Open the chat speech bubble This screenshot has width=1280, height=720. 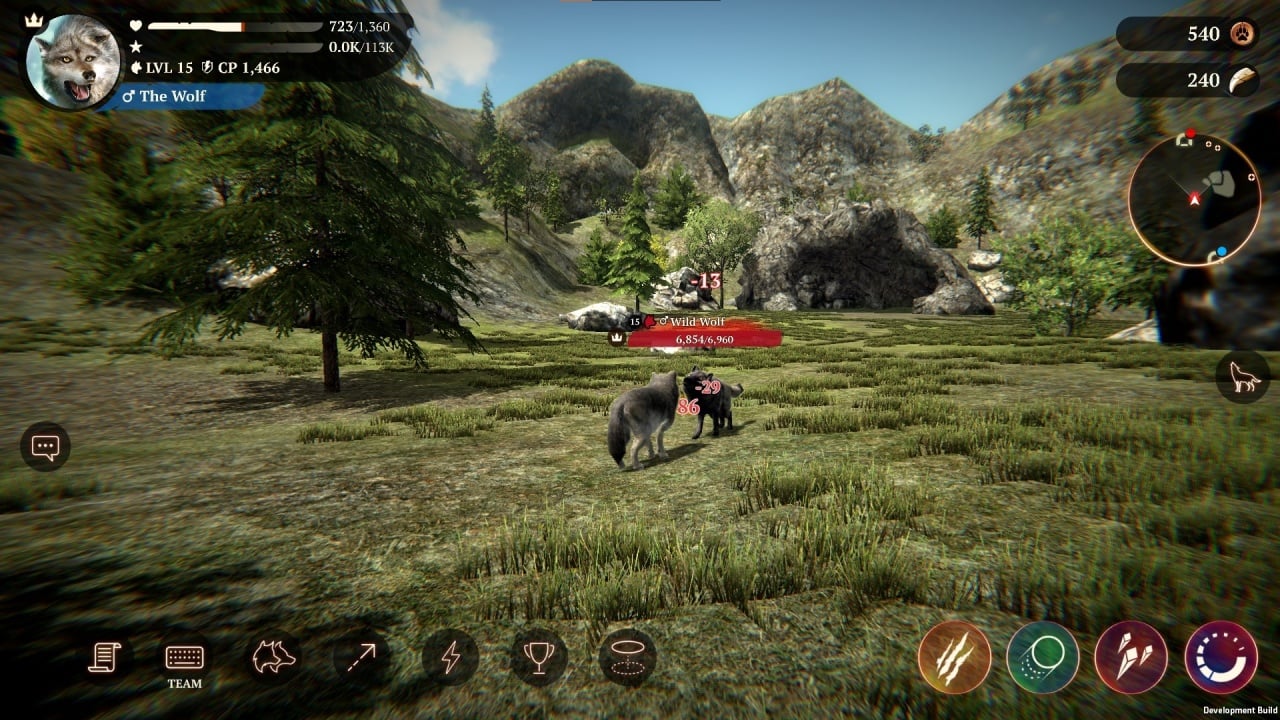coord(45,447)
